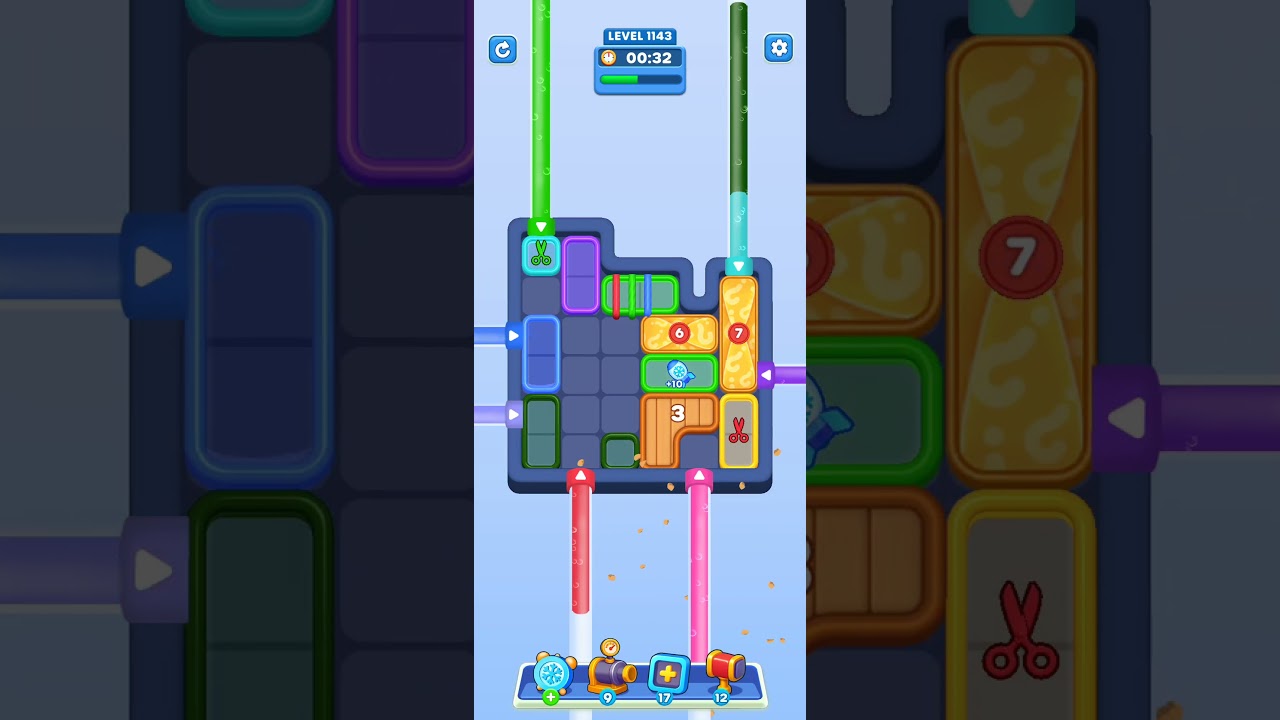Viewport: 1280px width, 720px height.
Task: Tap the tall orange tile numbered 7
Action: pos(739,332)
